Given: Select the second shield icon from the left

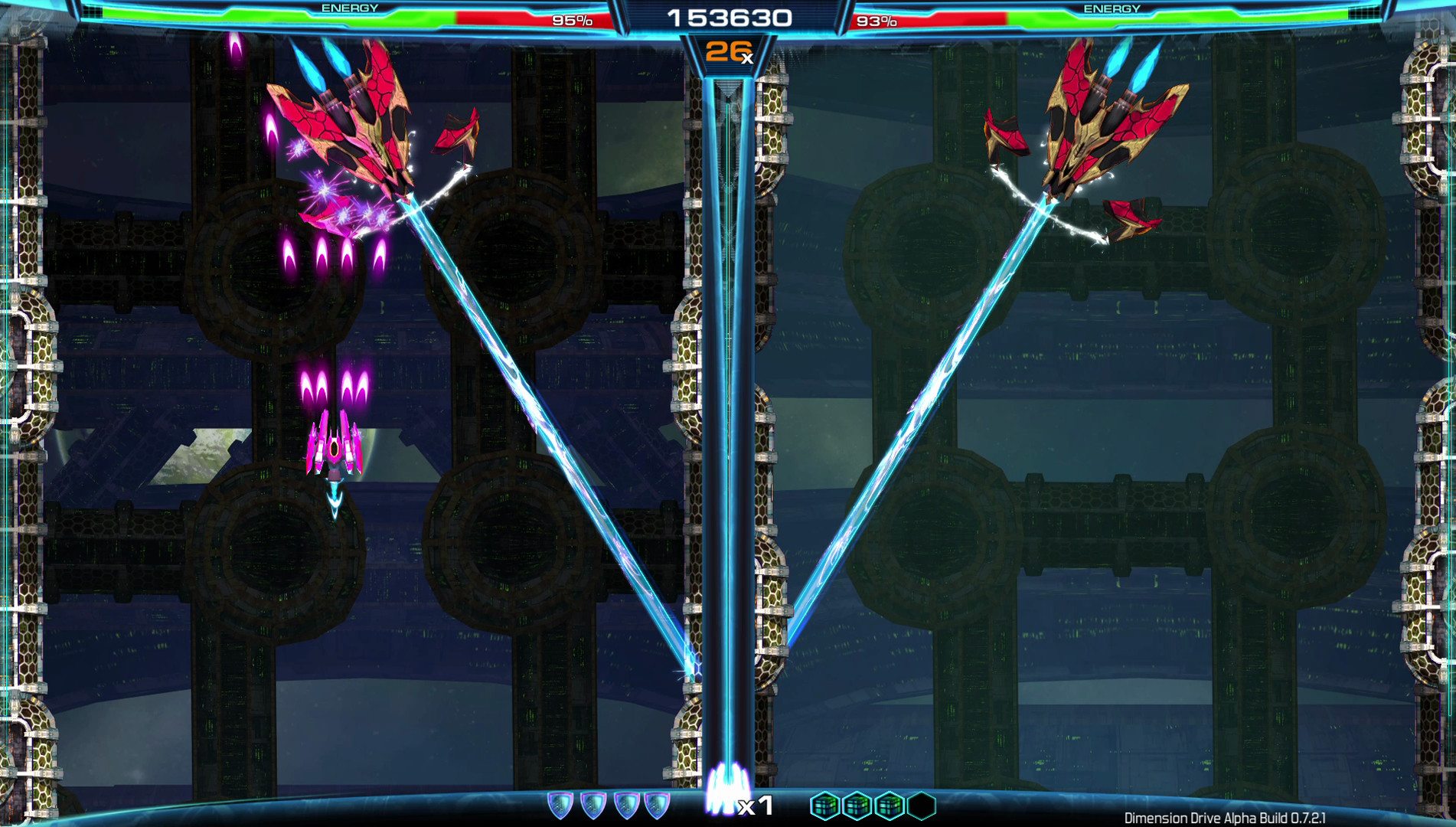Looking at the screenshot, I should [593, 803].
